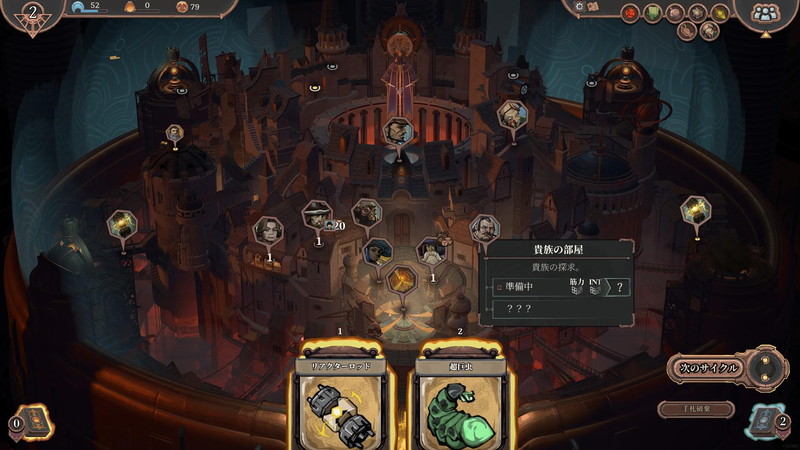Click the yellow crystal icon in top bar
Viewport: 800px width, 450px height.
(720, 13)
